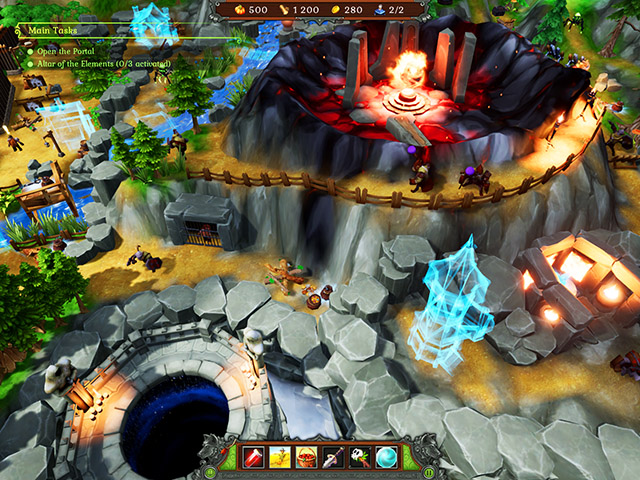Toggle the Main Tasks panel header
640x480 pixels.
50,31
